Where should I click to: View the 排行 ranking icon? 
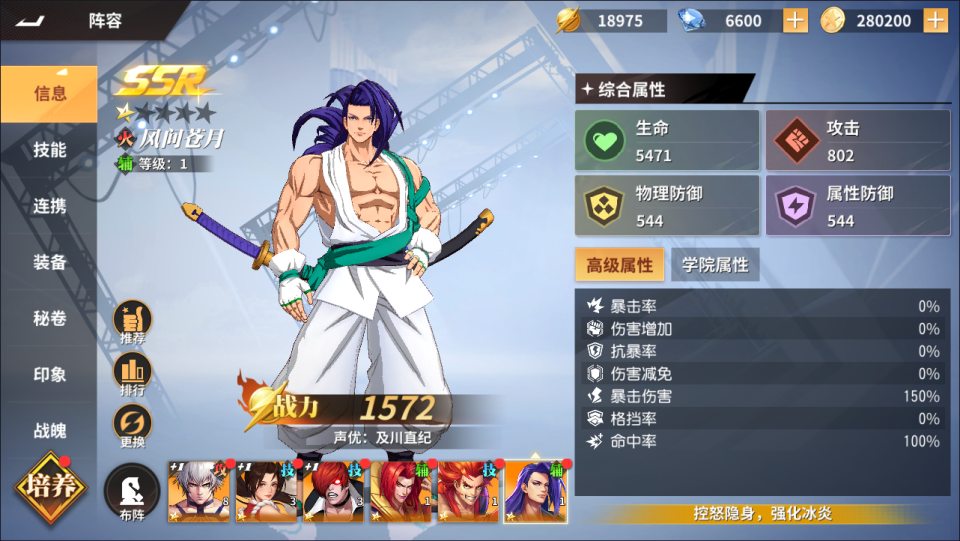(132, 374)
